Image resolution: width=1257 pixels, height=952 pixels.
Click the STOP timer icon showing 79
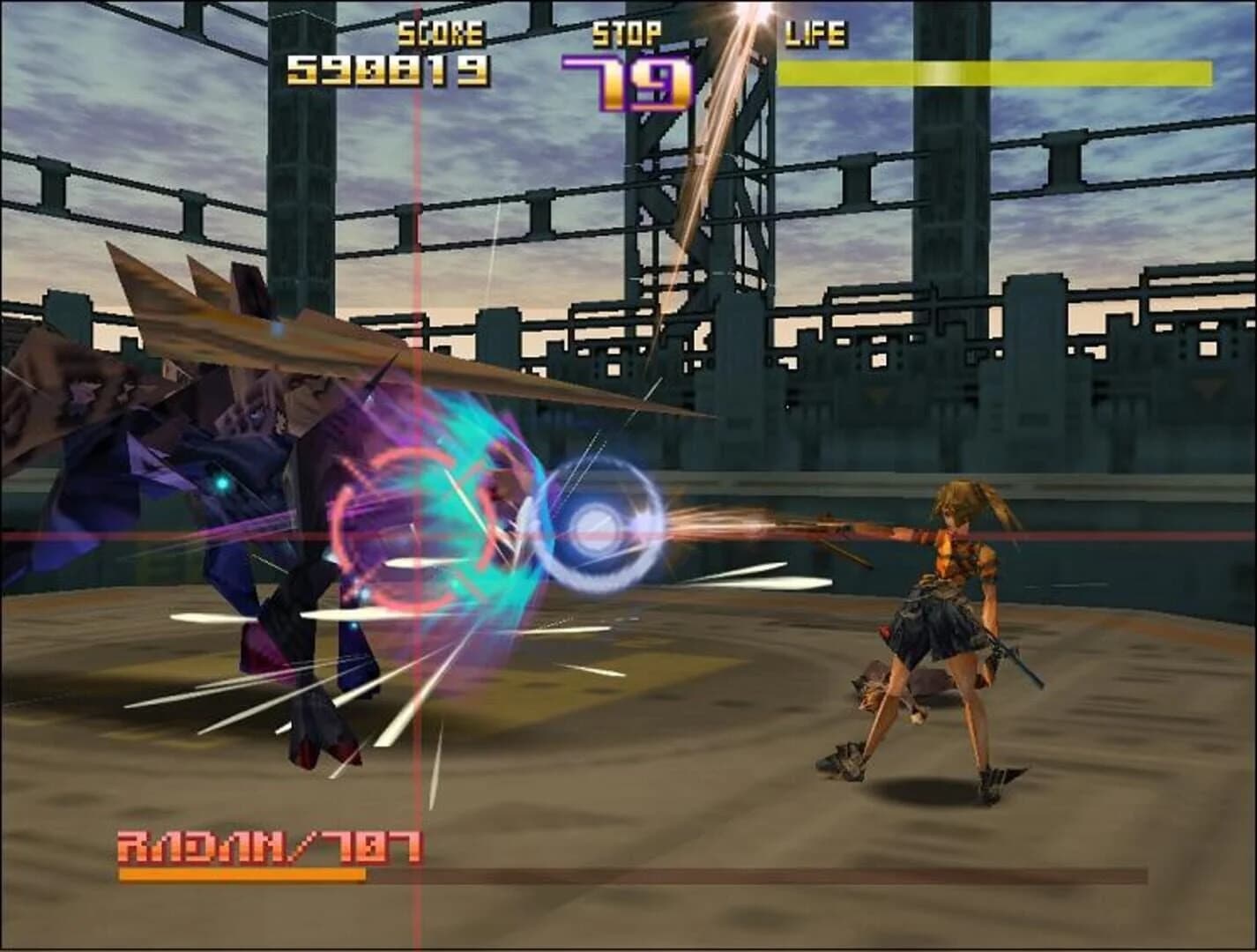636,75
